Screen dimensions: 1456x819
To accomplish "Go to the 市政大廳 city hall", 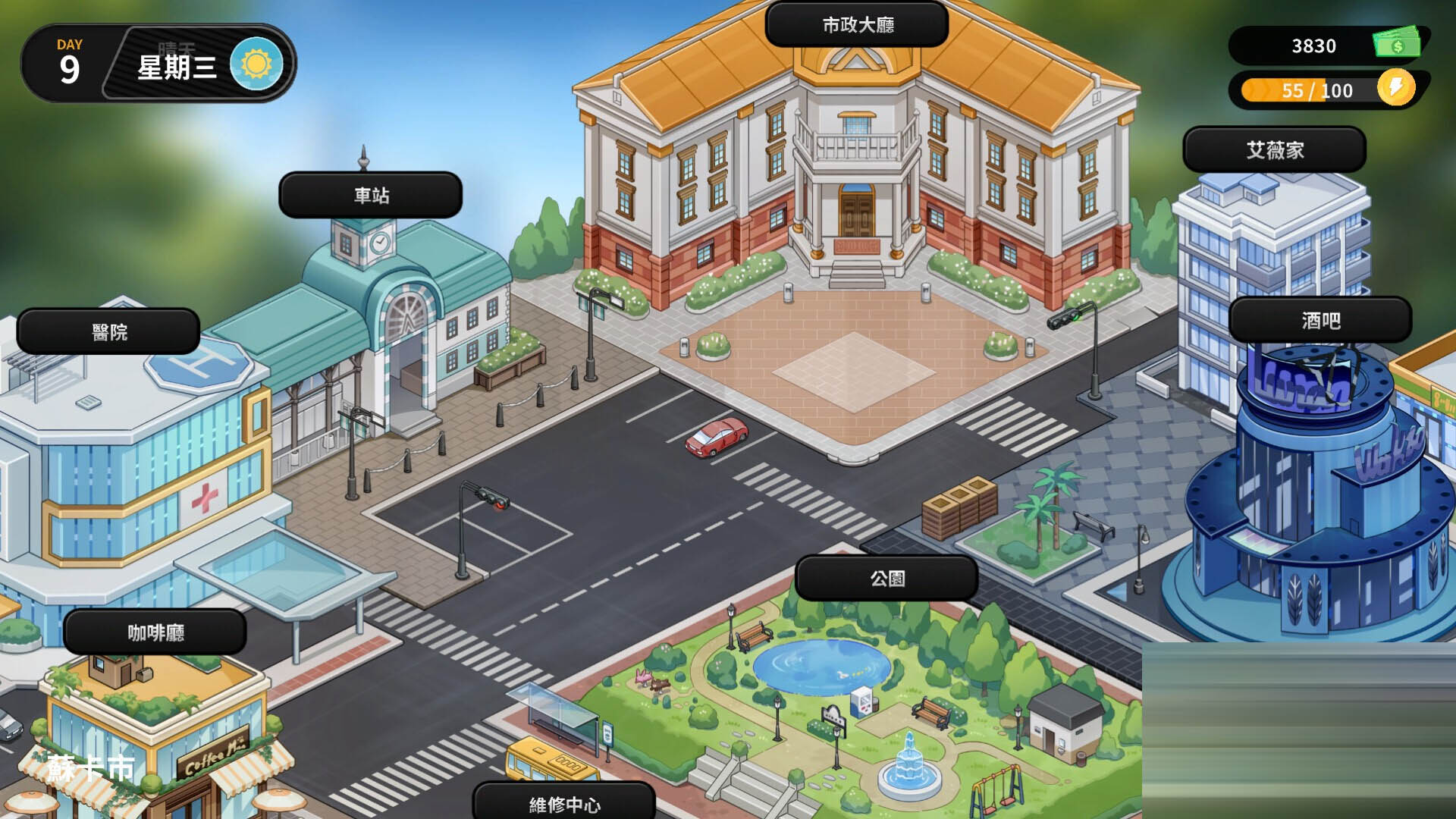I will coord(857,25).
